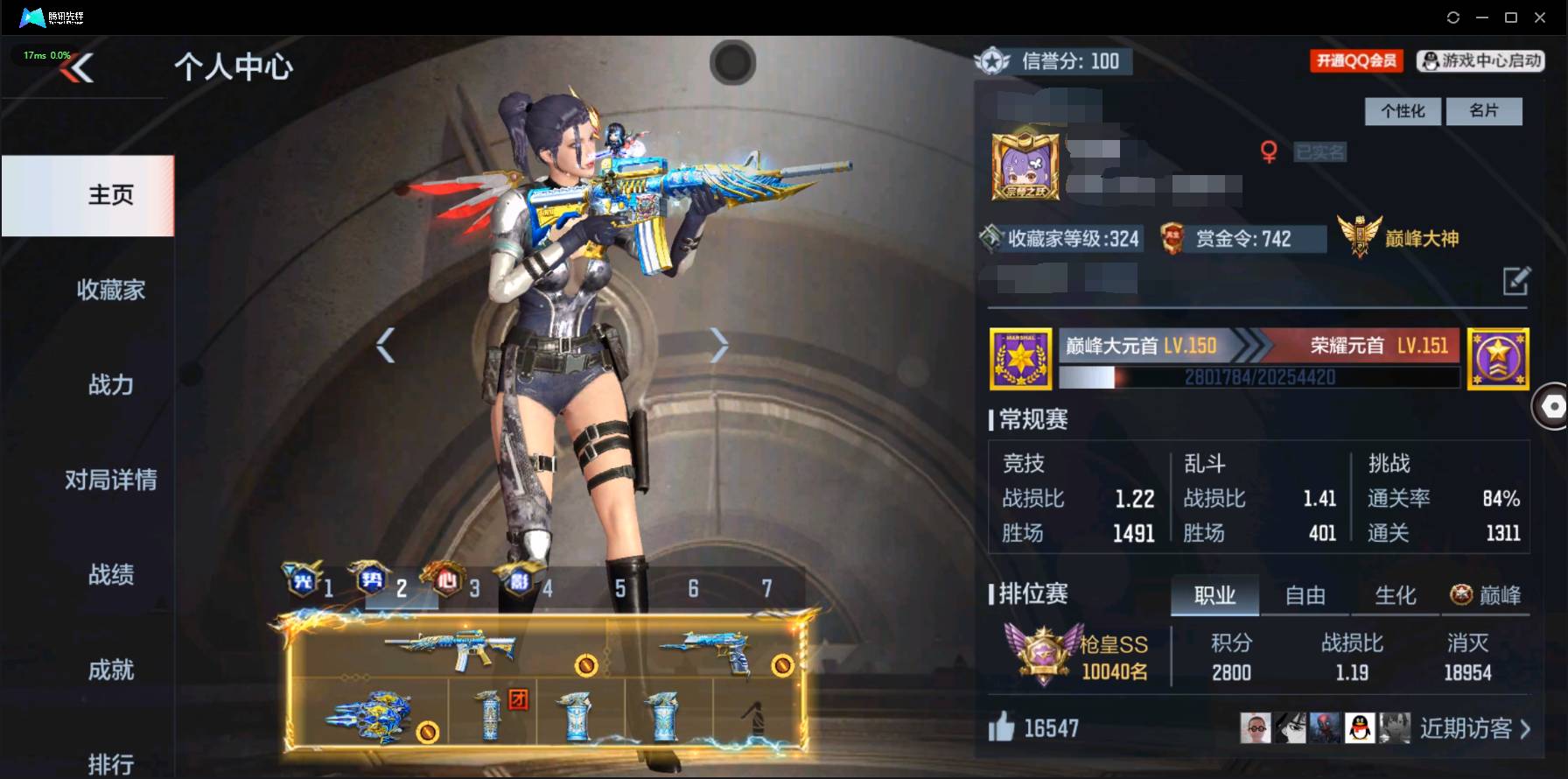
Task: Click the floating gear icon on right edge
Action: click(1553, 405)
